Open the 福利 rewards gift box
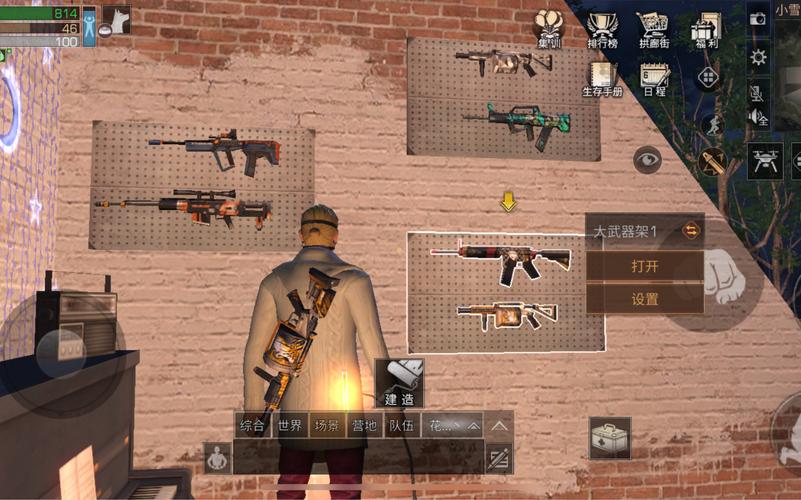The width and height of the screenshot is (801, 500). tap(706, 29)
